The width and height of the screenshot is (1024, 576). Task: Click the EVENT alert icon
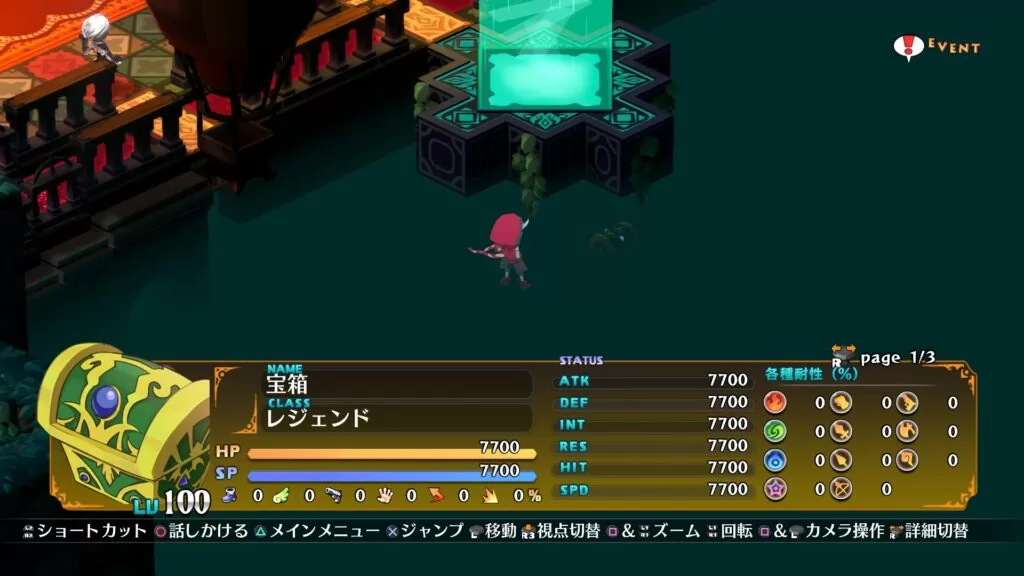909,47
